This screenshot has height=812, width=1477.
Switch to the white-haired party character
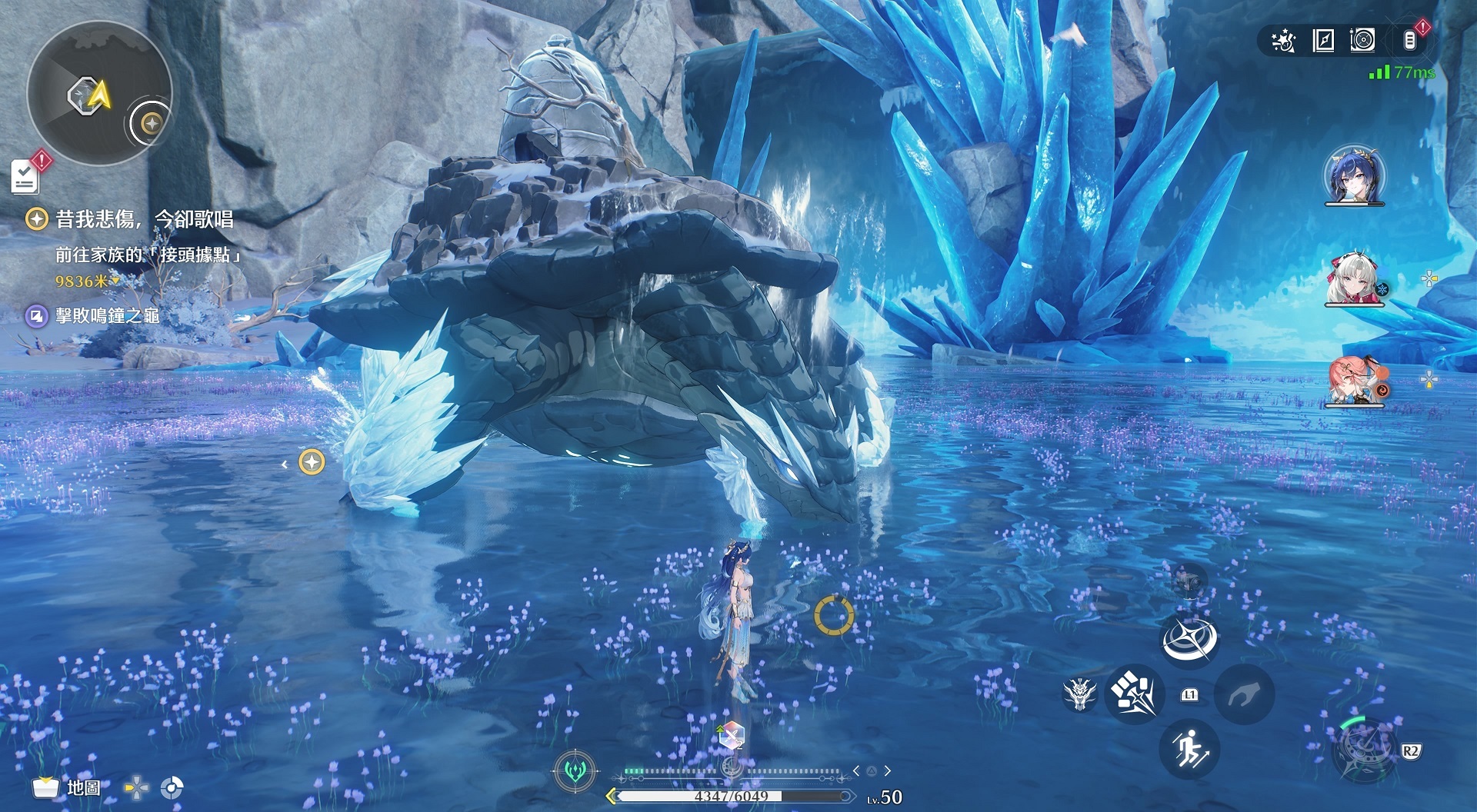point(1353,278)
